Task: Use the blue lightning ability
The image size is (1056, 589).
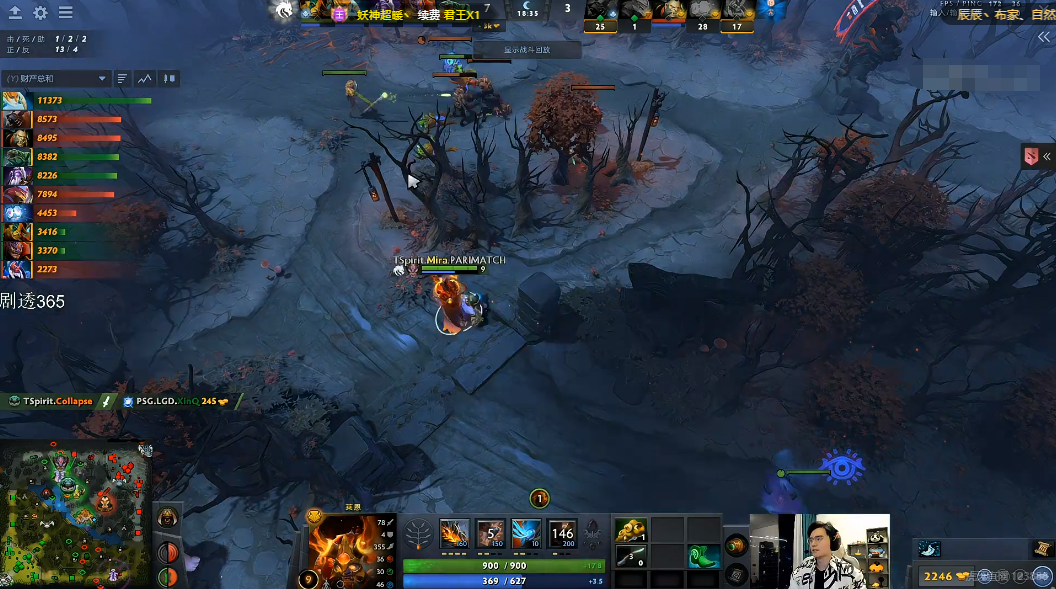Action: [526, 533]
